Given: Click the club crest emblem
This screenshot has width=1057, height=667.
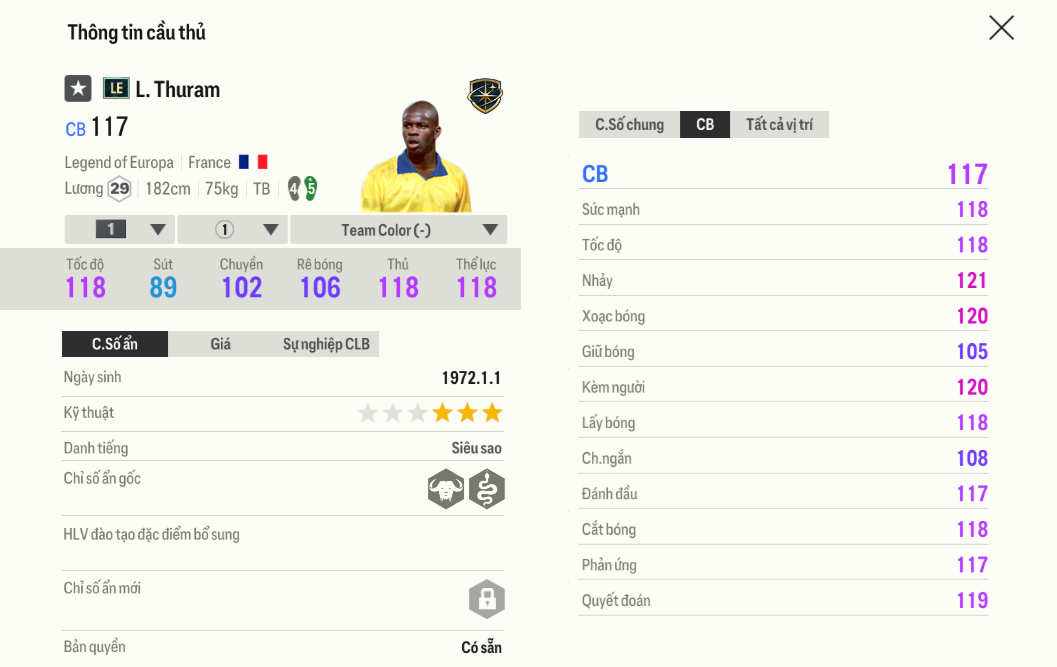Looking at the screenshot, I should coord(485,96).
